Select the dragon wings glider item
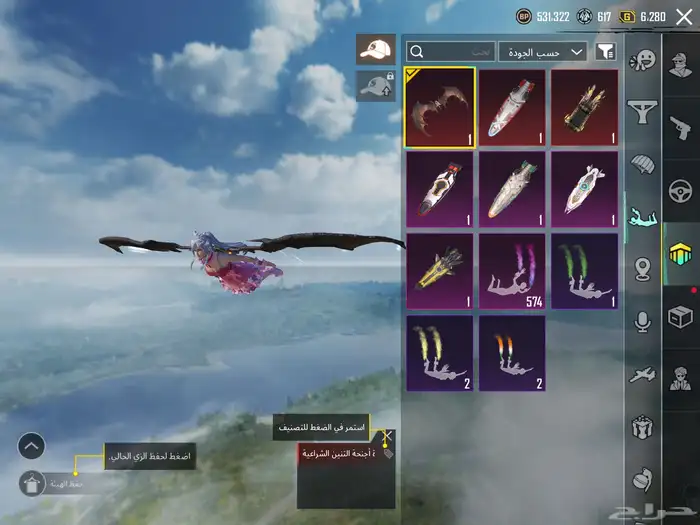The height and width of the screenshot is (525, 700). pos(440,107)
